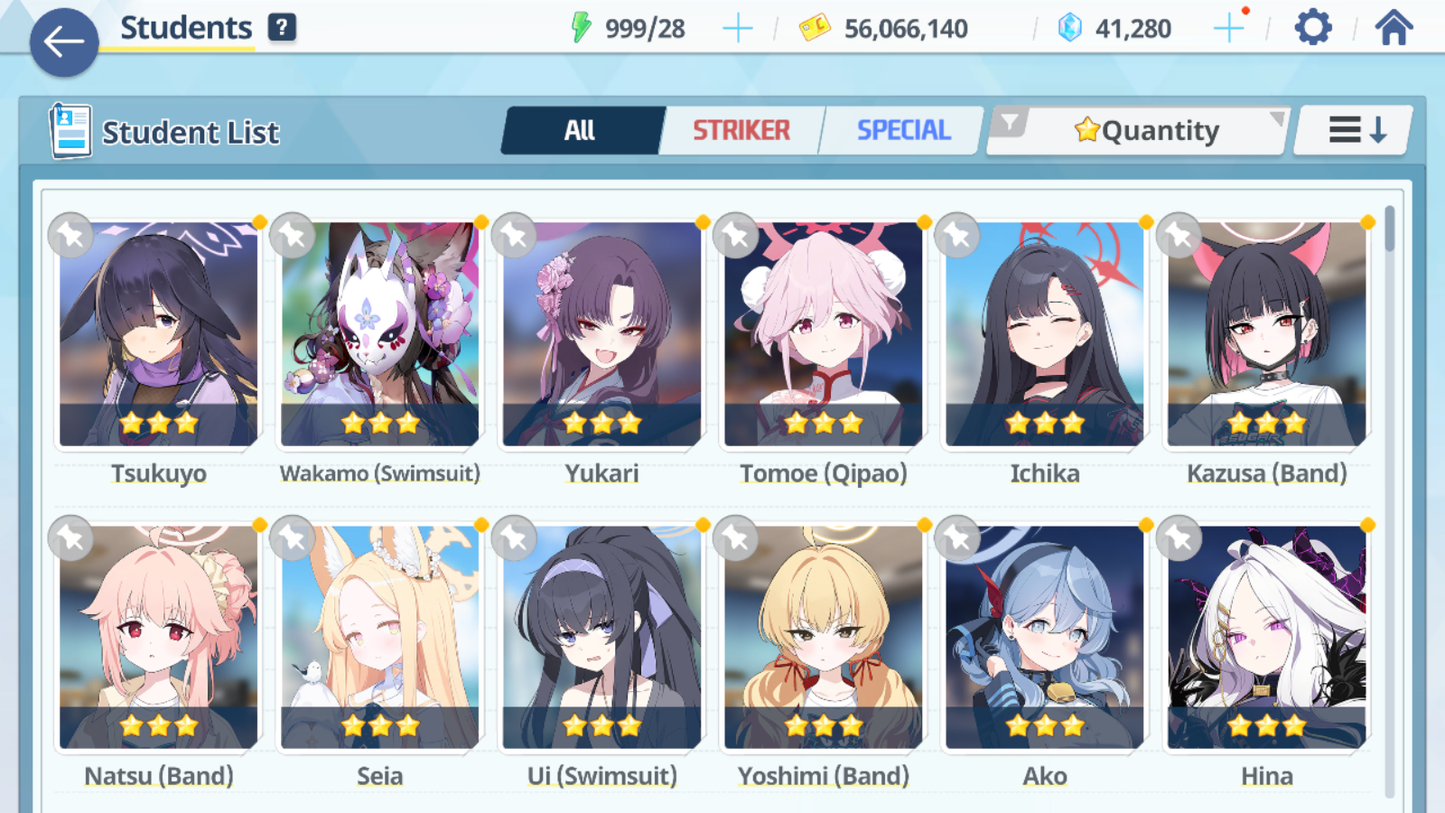Select the All students tab
The height and width of the screenshot is (813, 1445).
[x=581, y=129]
